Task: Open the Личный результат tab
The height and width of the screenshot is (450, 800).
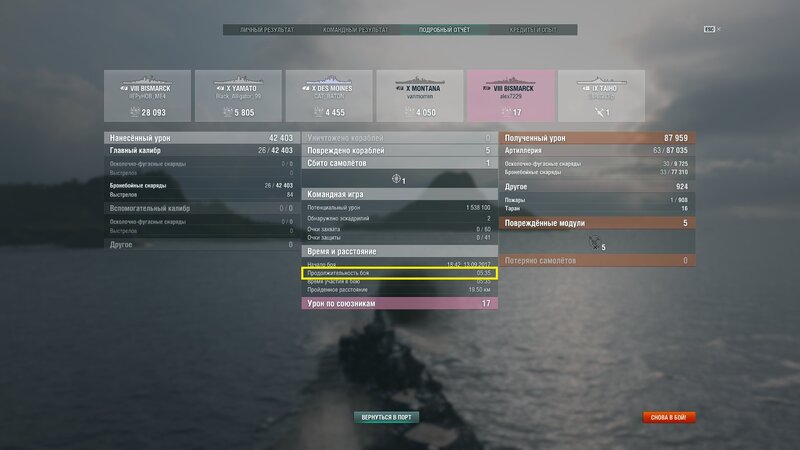Action: point(267,30)
